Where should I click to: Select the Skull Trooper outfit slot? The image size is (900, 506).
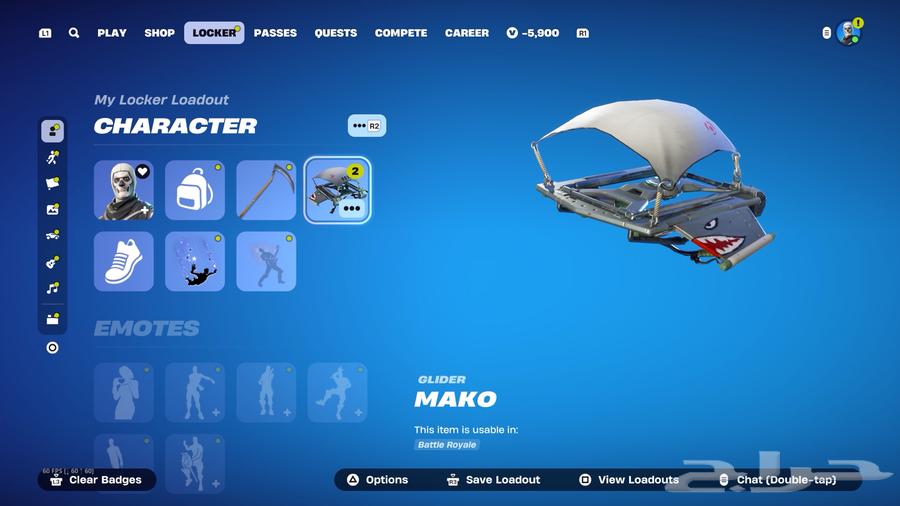click(124, 190)
